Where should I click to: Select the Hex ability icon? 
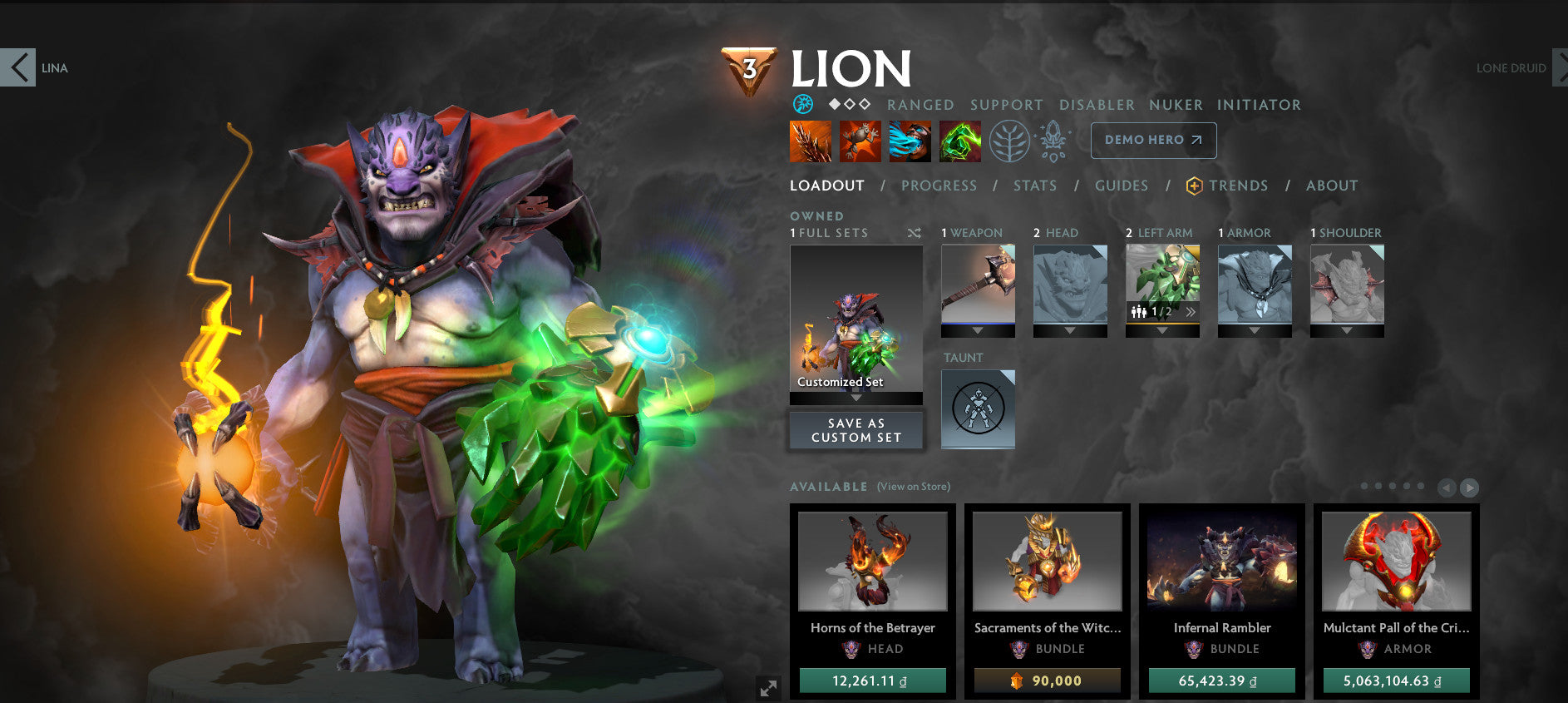pos(860,141)
